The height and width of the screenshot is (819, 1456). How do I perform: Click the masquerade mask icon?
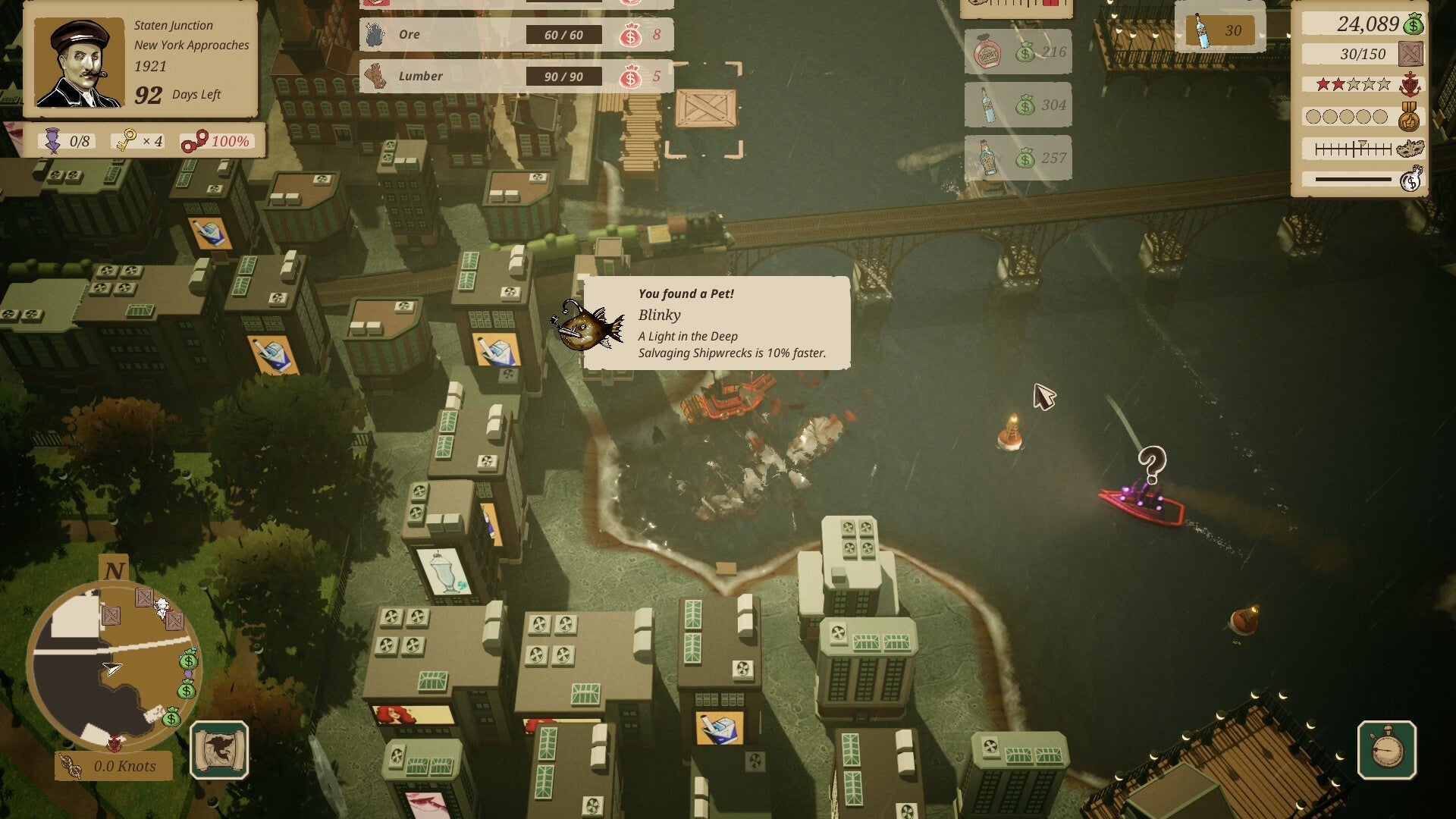tap(1410, 149)
